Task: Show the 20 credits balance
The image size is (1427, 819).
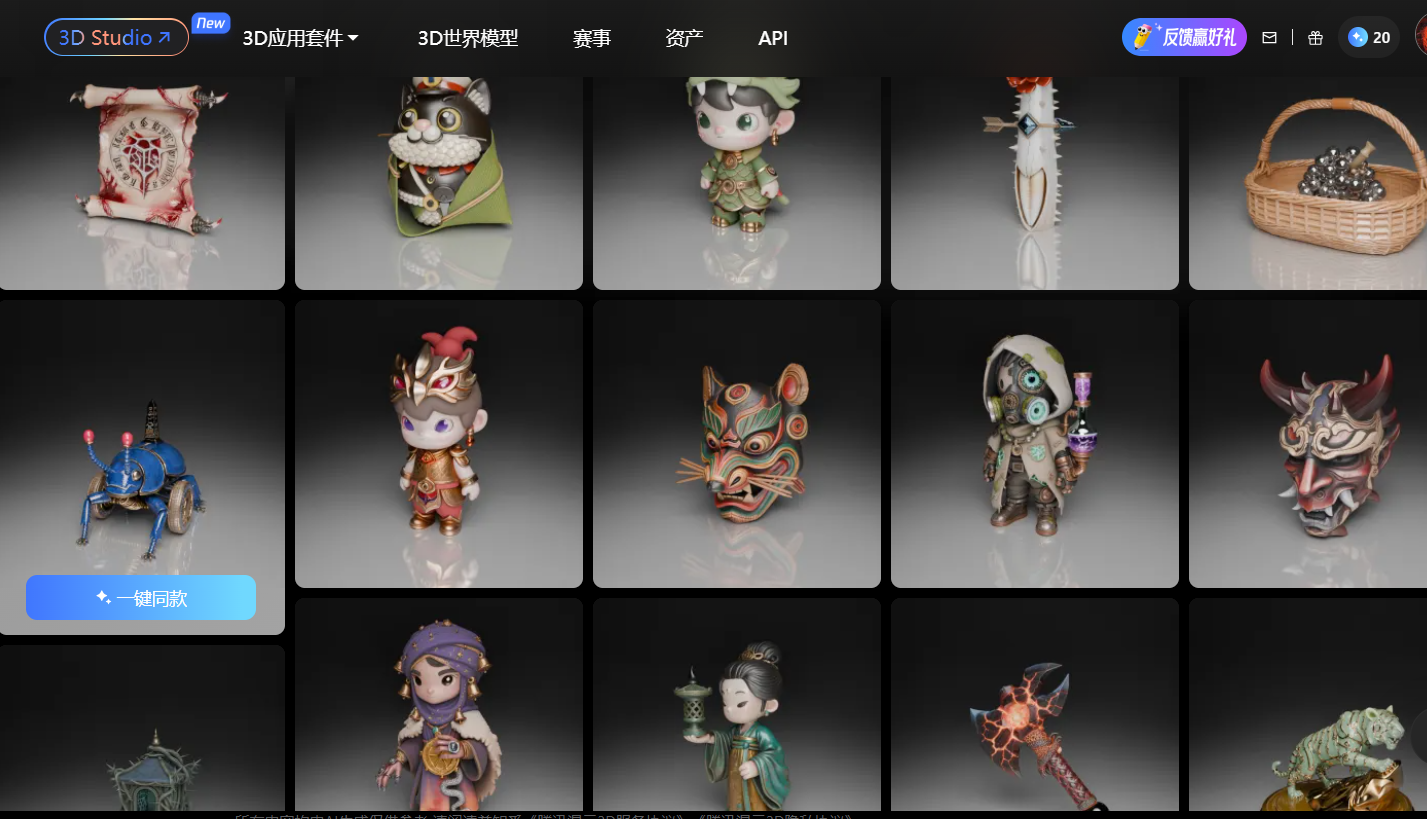Action: [1369, 37]
